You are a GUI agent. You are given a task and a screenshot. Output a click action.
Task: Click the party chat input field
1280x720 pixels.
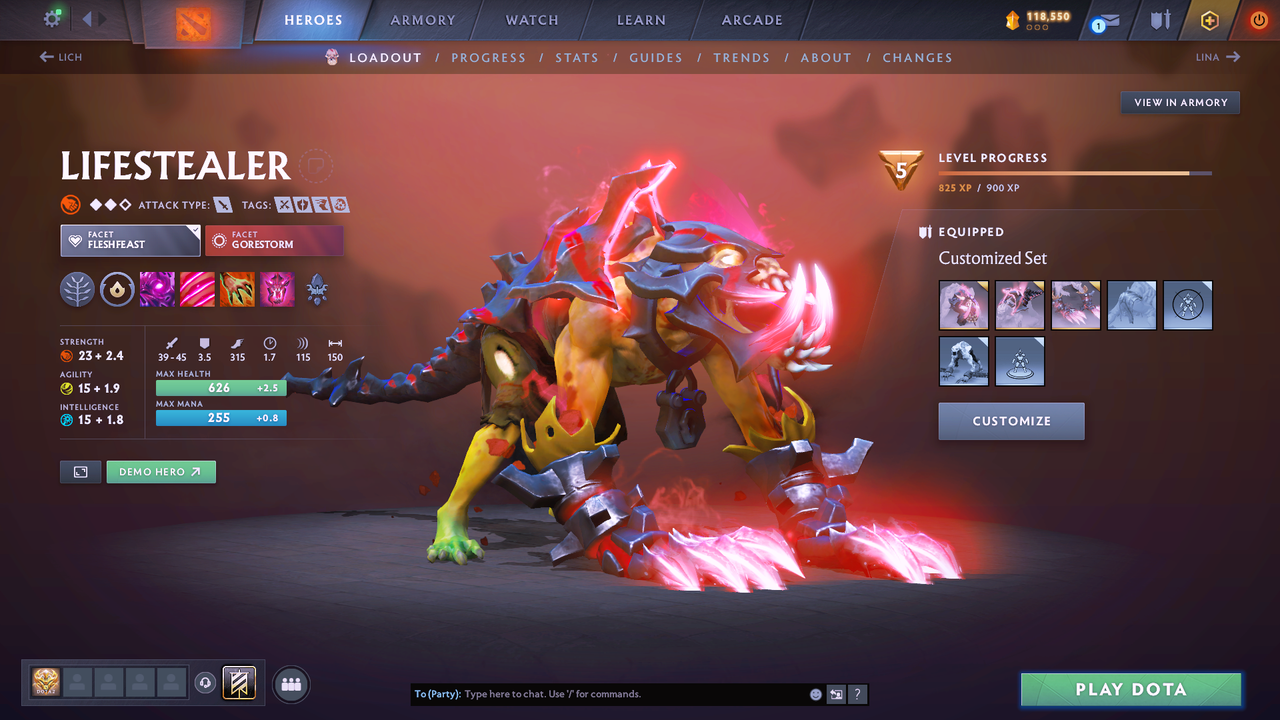click(600, 693)
